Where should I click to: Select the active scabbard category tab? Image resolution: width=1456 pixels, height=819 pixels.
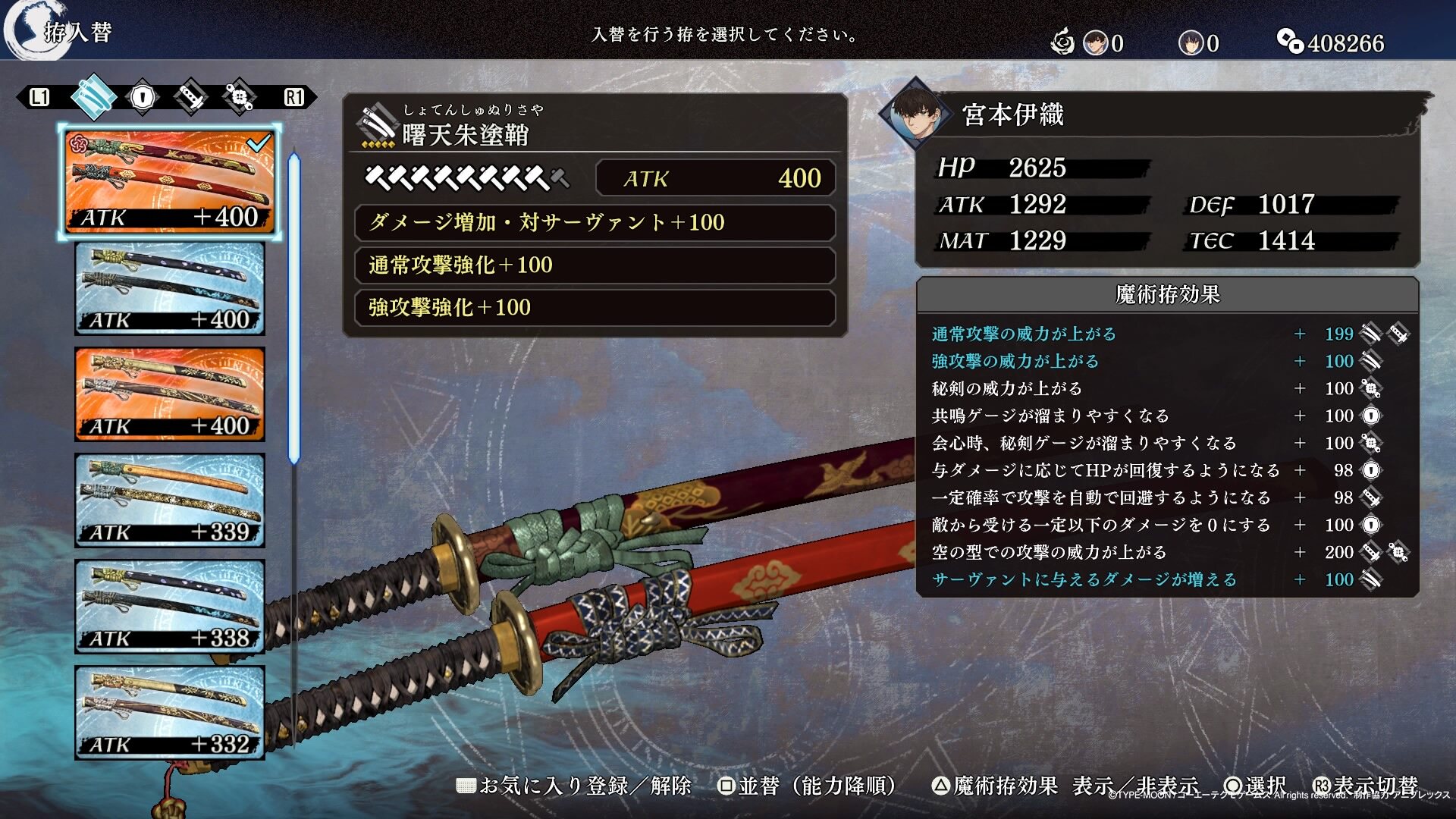(93, 97)
